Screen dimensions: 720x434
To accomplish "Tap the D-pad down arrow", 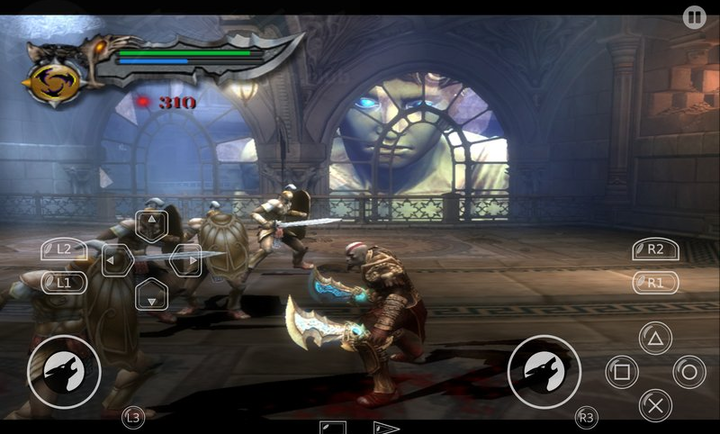I will tap(151, 294).
